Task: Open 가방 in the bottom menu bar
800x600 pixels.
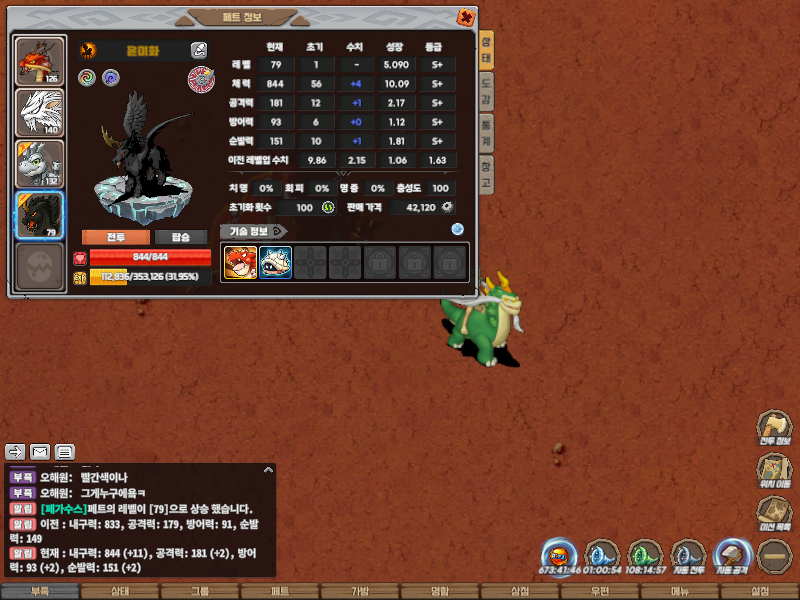Action: 360,591
